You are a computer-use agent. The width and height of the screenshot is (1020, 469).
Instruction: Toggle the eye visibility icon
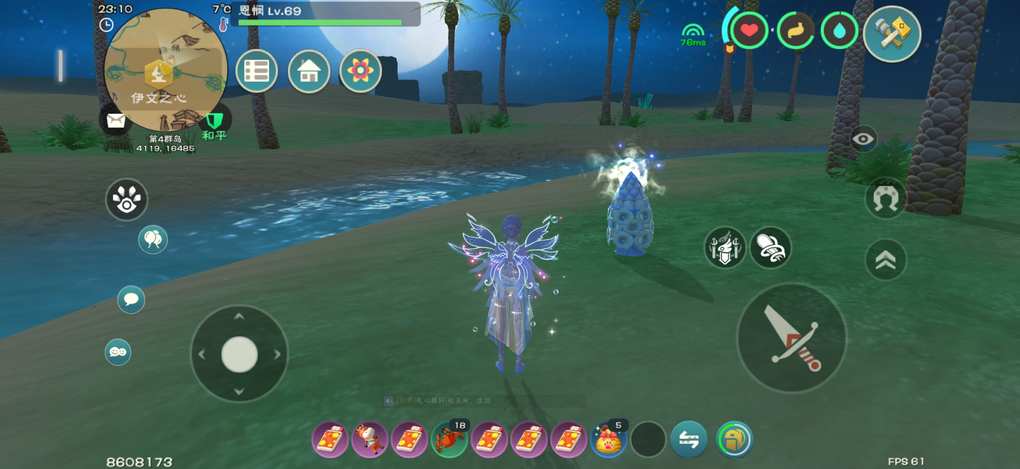864,139
